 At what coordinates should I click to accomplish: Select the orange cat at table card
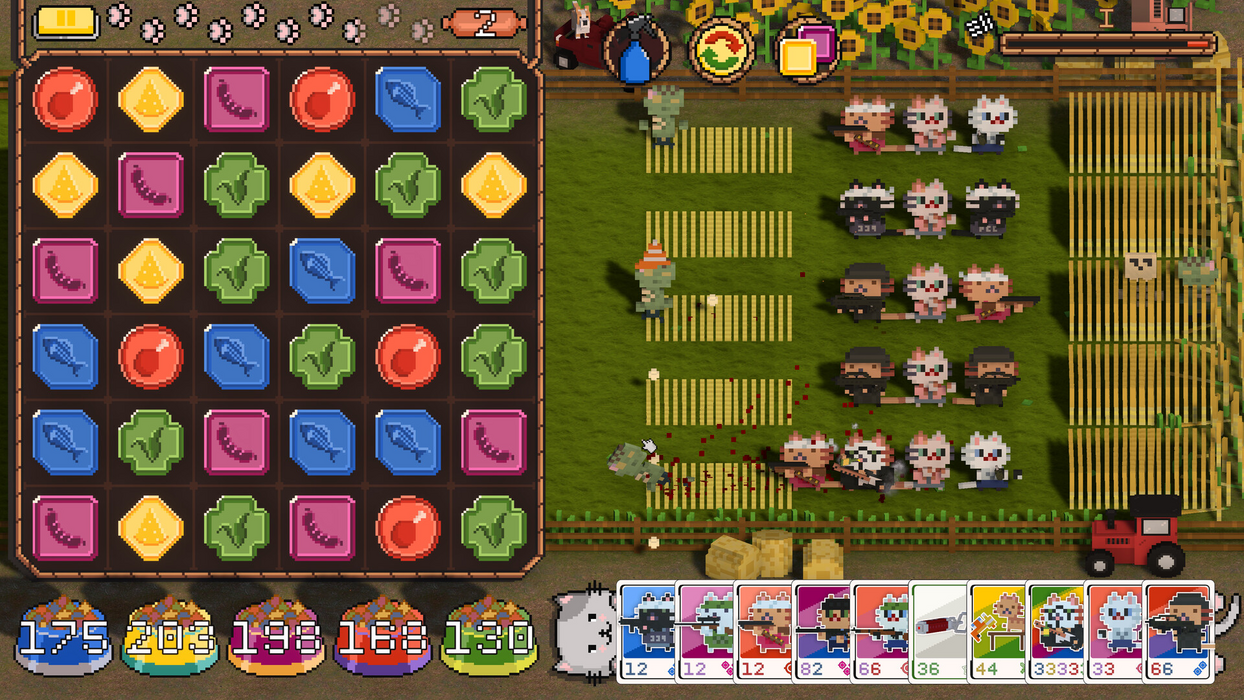[x=997, y=630]
